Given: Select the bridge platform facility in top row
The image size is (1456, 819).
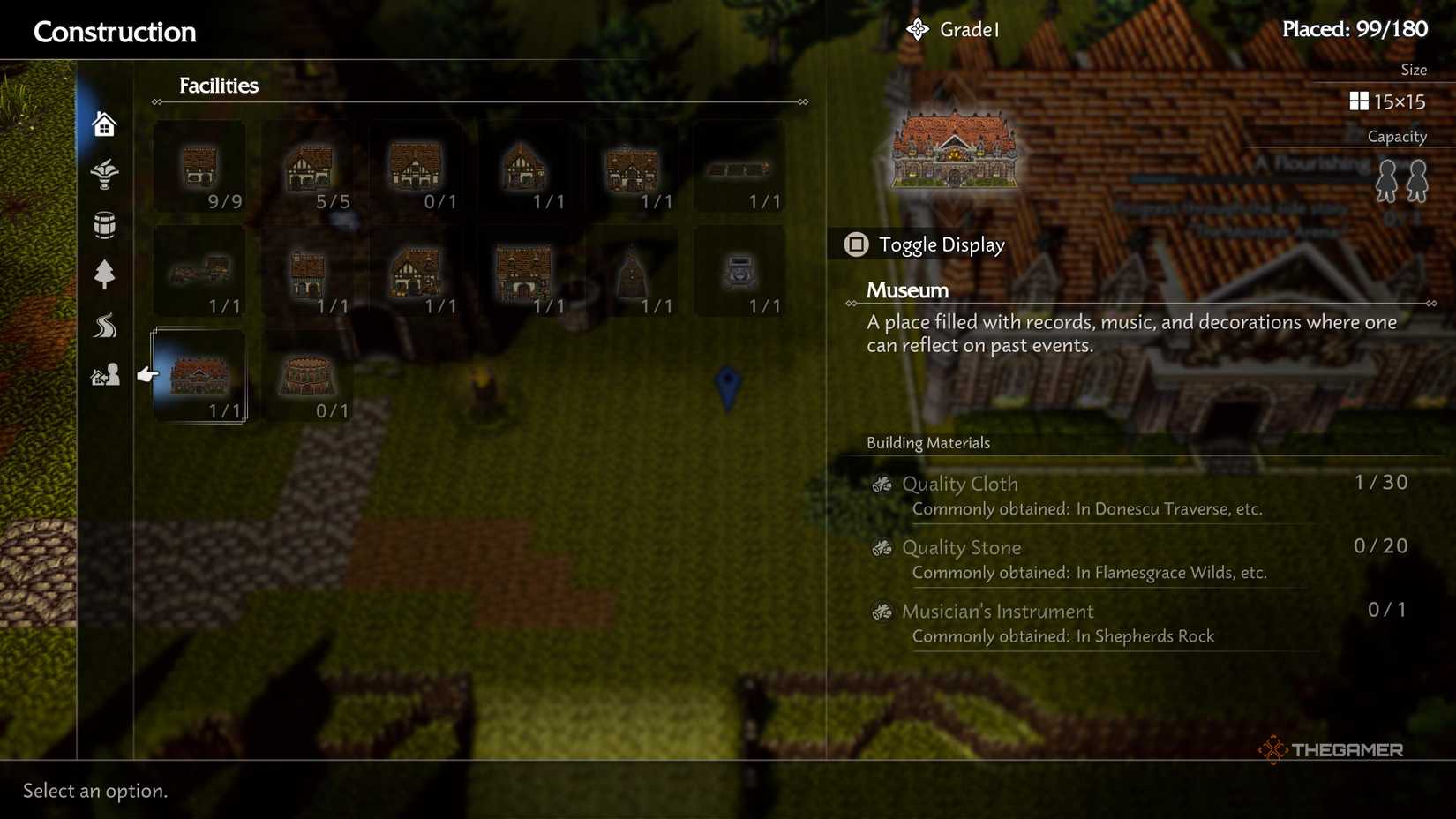Looking at the screenshot, I should 739,169.
